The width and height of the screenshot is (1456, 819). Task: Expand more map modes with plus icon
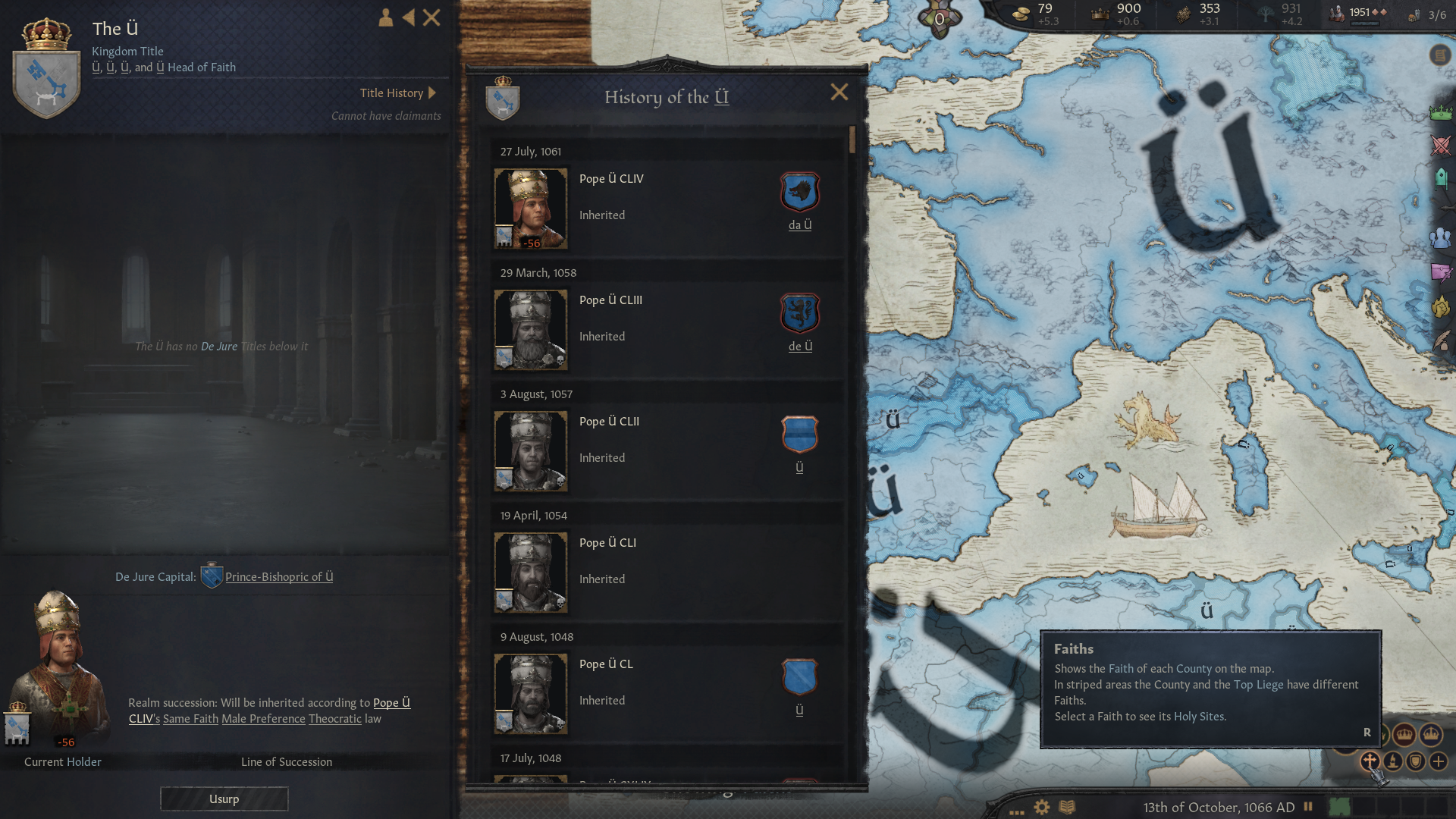(x=1439, y=761)
